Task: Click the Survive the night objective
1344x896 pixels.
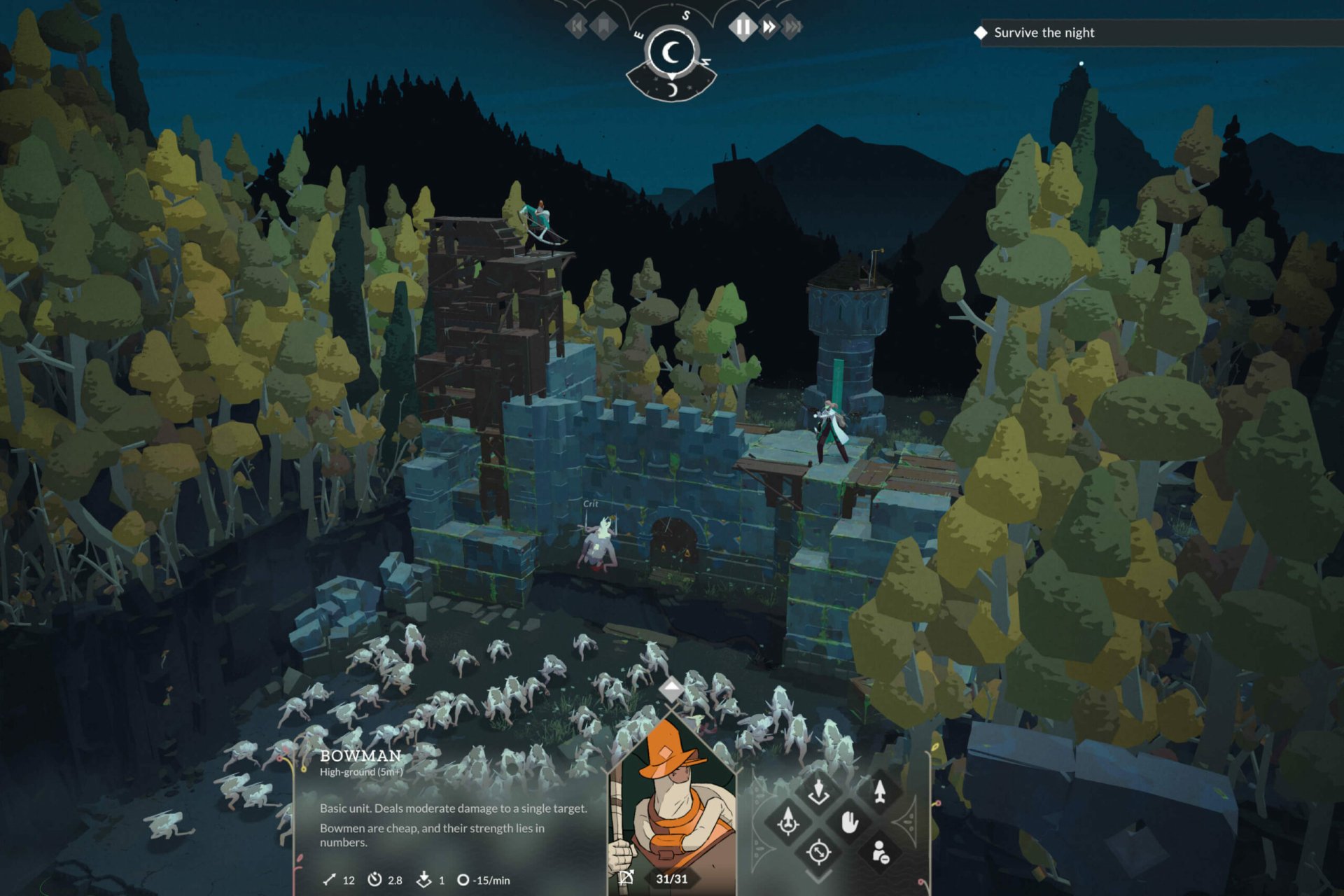Action: (x=1043, y=32)
